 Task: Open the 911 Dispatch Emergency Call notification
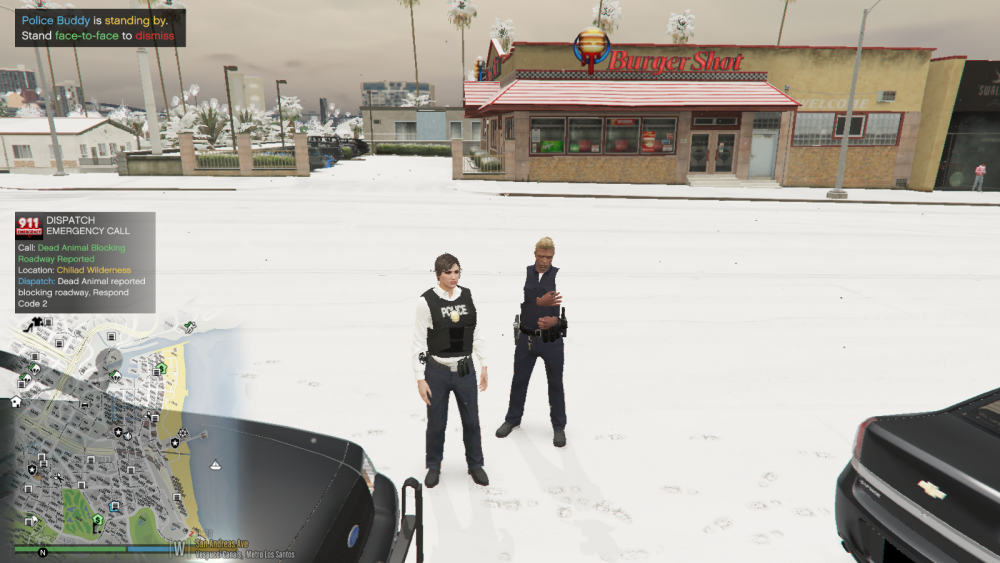point(85,262)
